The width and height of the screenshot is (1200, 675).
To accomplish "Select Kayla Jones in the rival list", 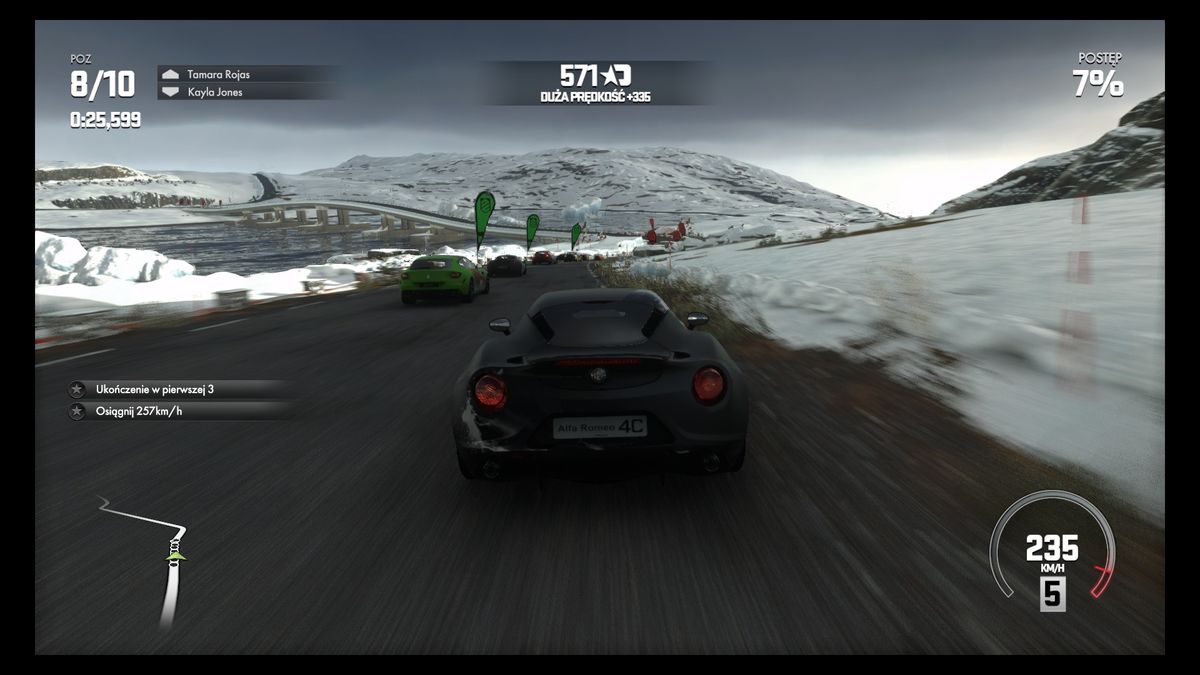I will tap(214, 92).
